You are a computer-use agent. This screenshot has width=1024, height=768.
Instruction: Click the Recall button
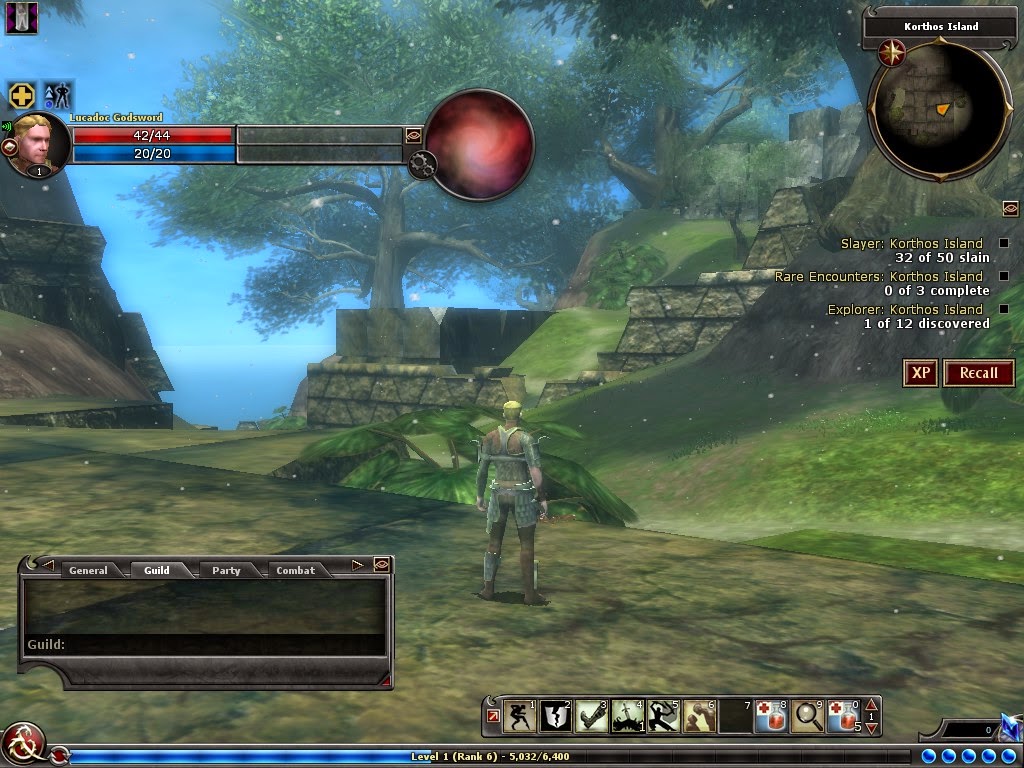[x=978, y=373]
